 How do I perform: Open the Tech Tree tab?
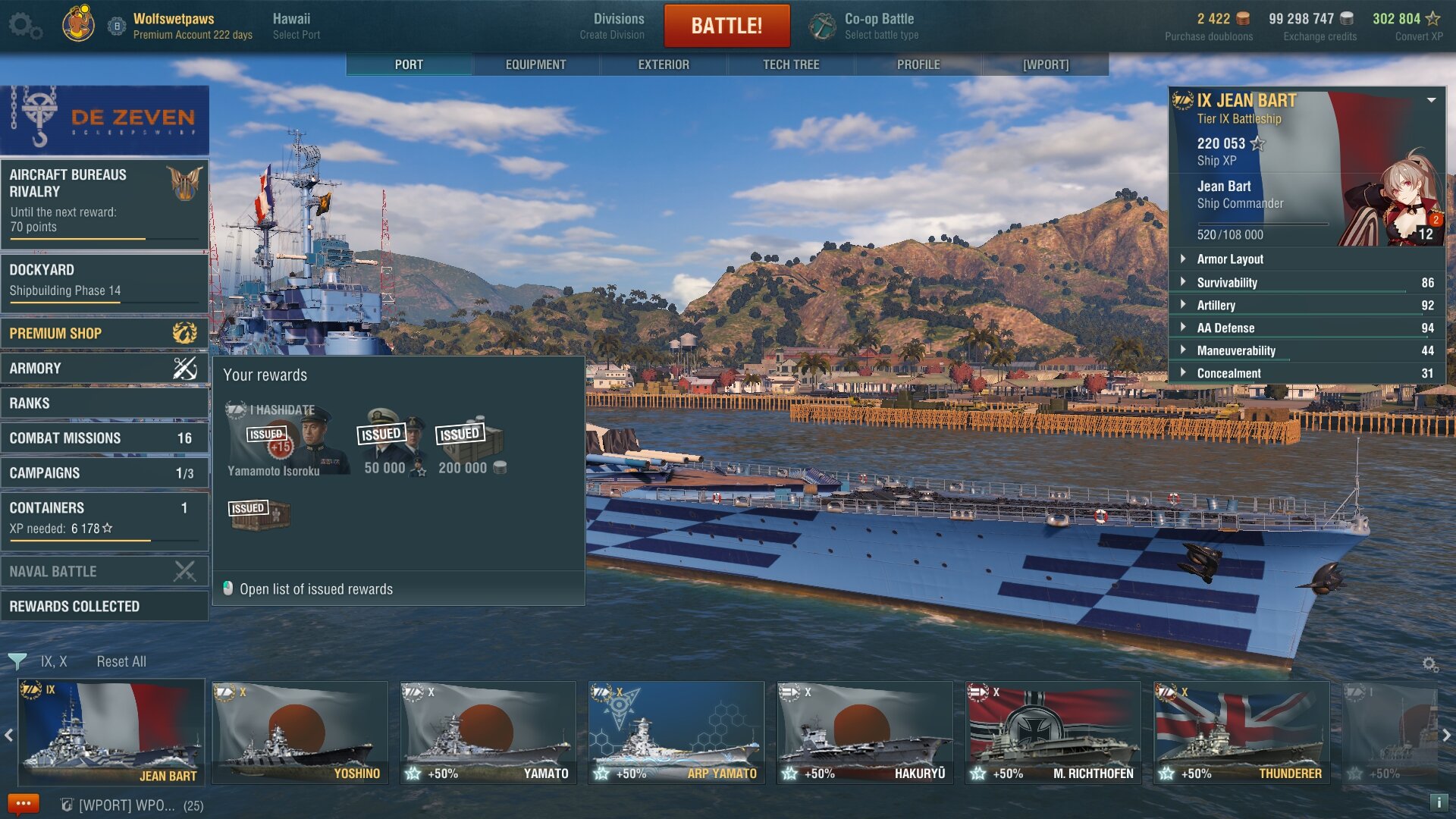[x=791, y=64]
